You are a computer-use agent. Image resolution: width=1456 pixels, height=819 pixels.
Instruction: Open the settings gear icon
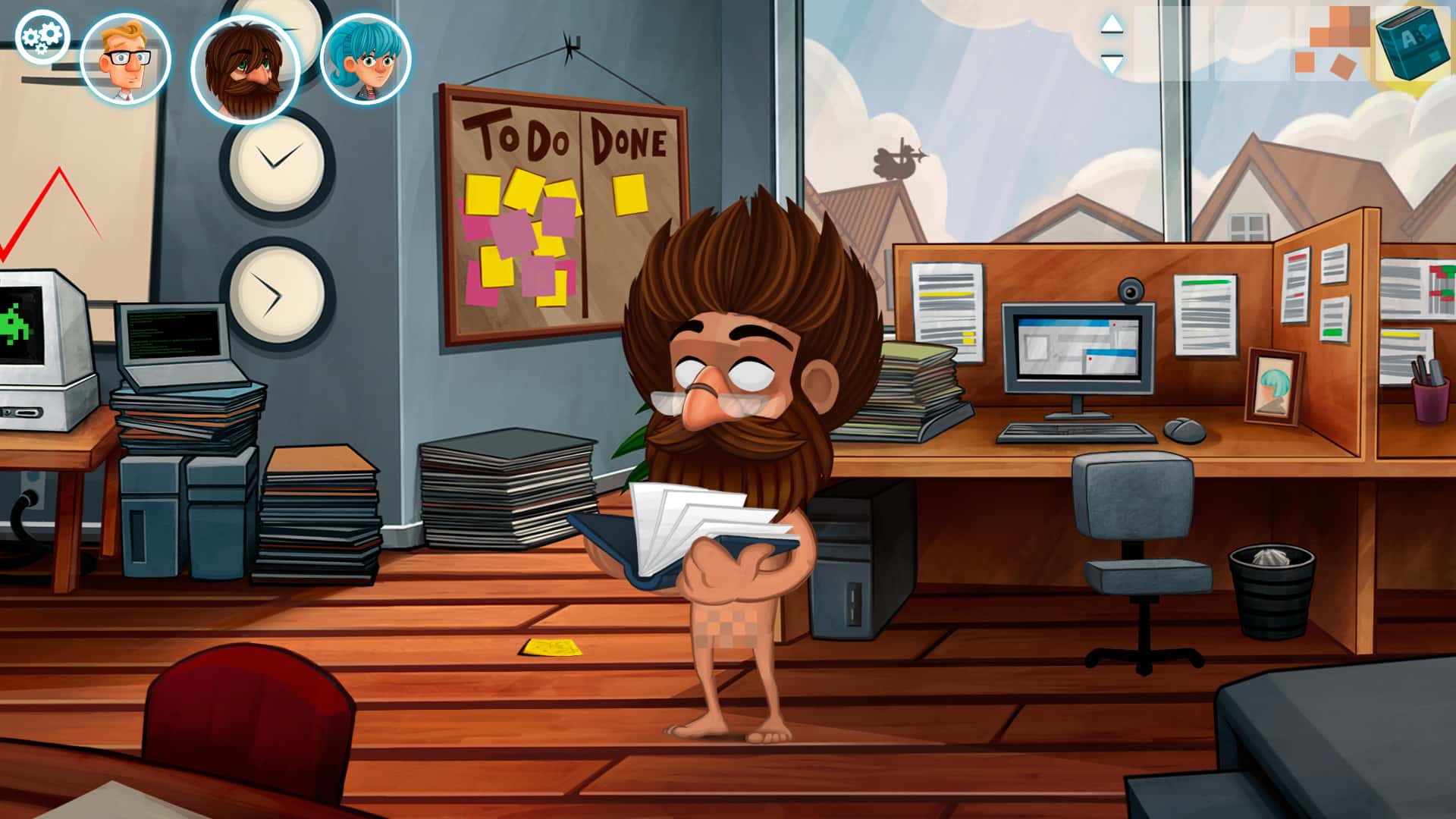[42, 36]
